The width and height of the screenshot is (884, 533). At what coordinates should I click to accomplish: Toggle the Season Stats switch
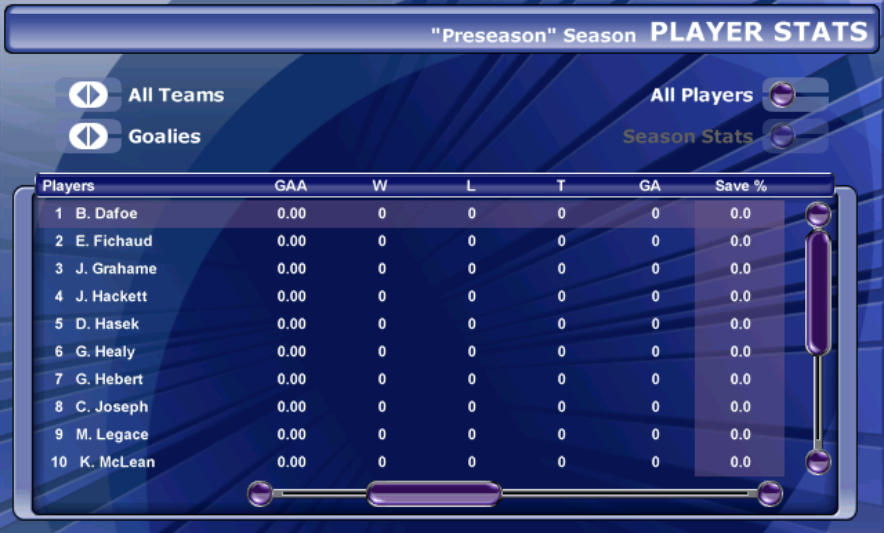point(783,136)
